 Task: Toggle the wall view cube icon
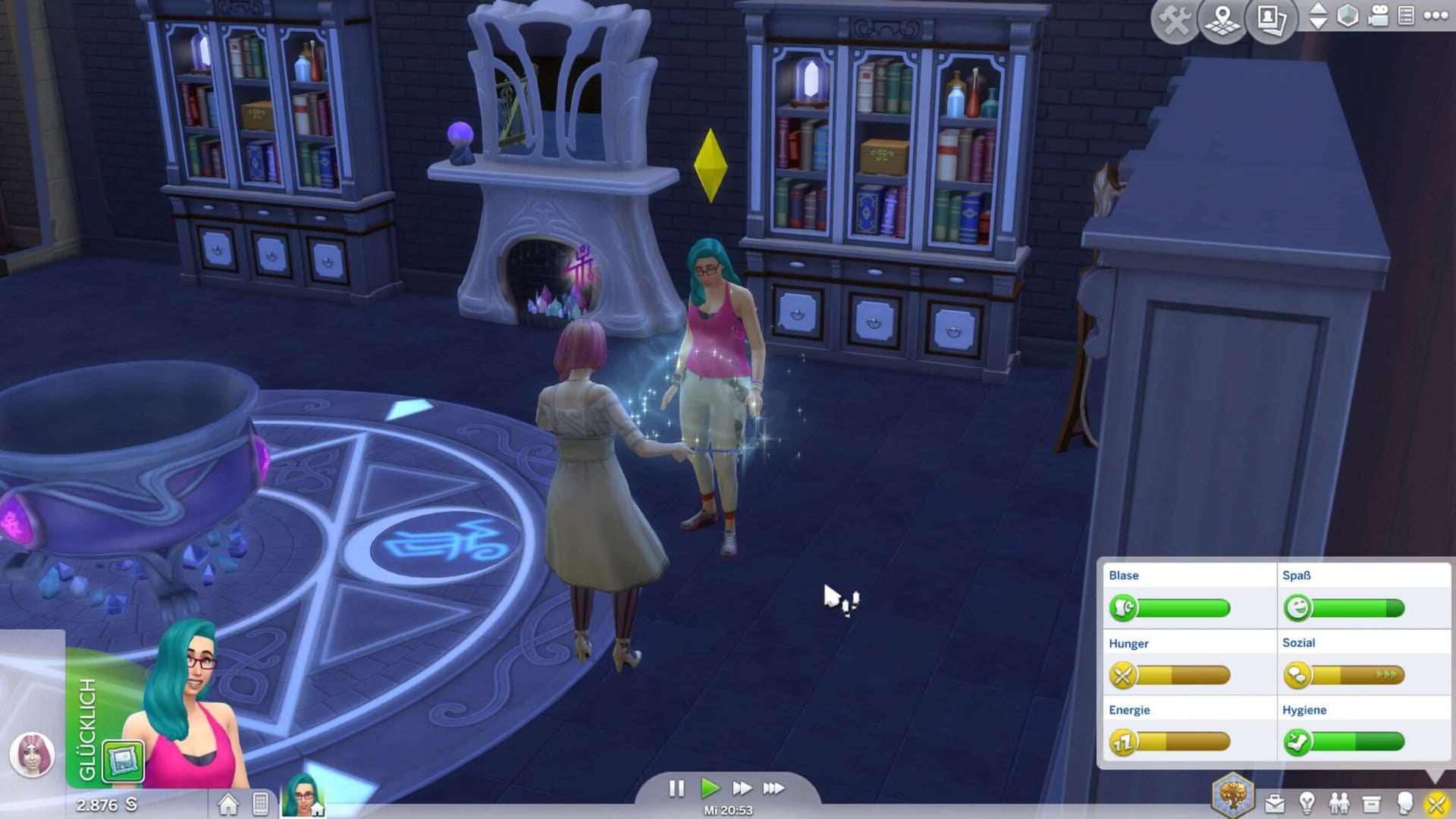pyautogui.click(x=1348, y=16)
